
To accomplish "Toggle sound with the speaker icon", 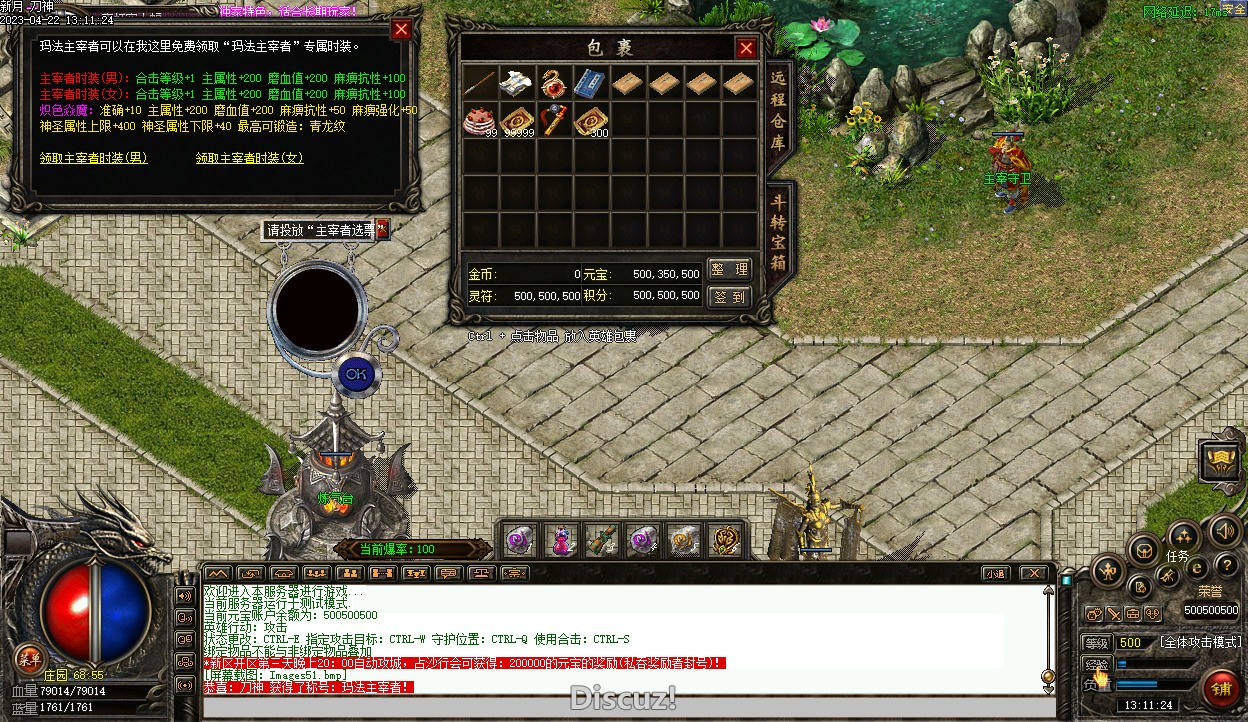I will point(1222,529).
